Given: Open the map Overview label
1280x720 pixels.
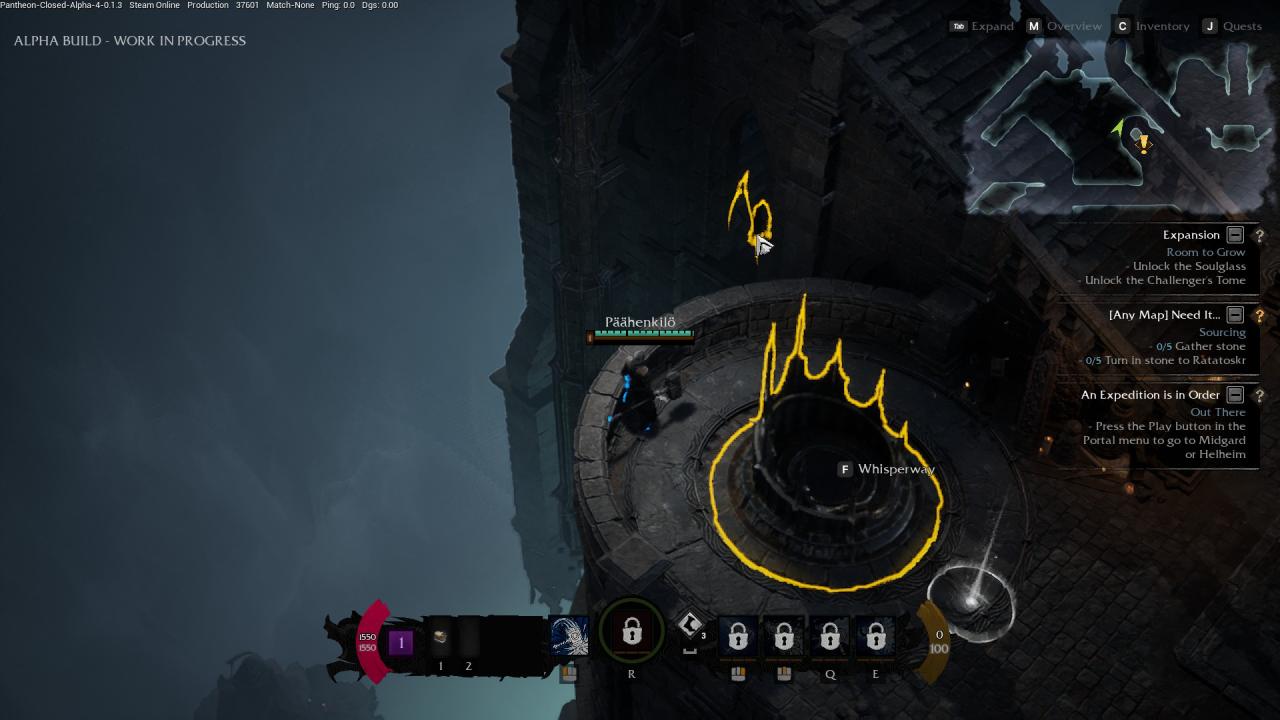Looking at the screenshot, I should (1073, 26).
